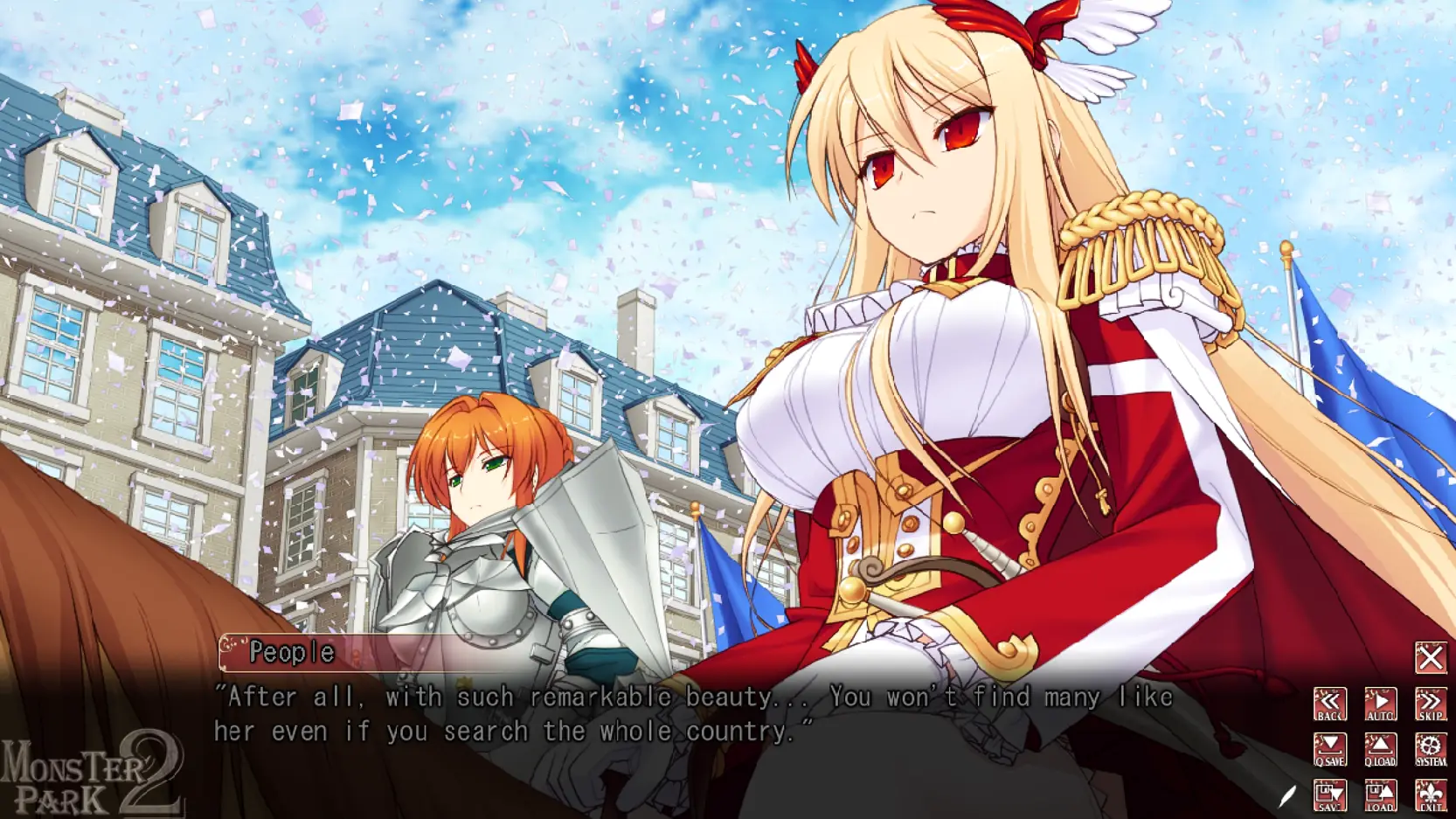Quick save with Q.SAVE

[1329, 750]
